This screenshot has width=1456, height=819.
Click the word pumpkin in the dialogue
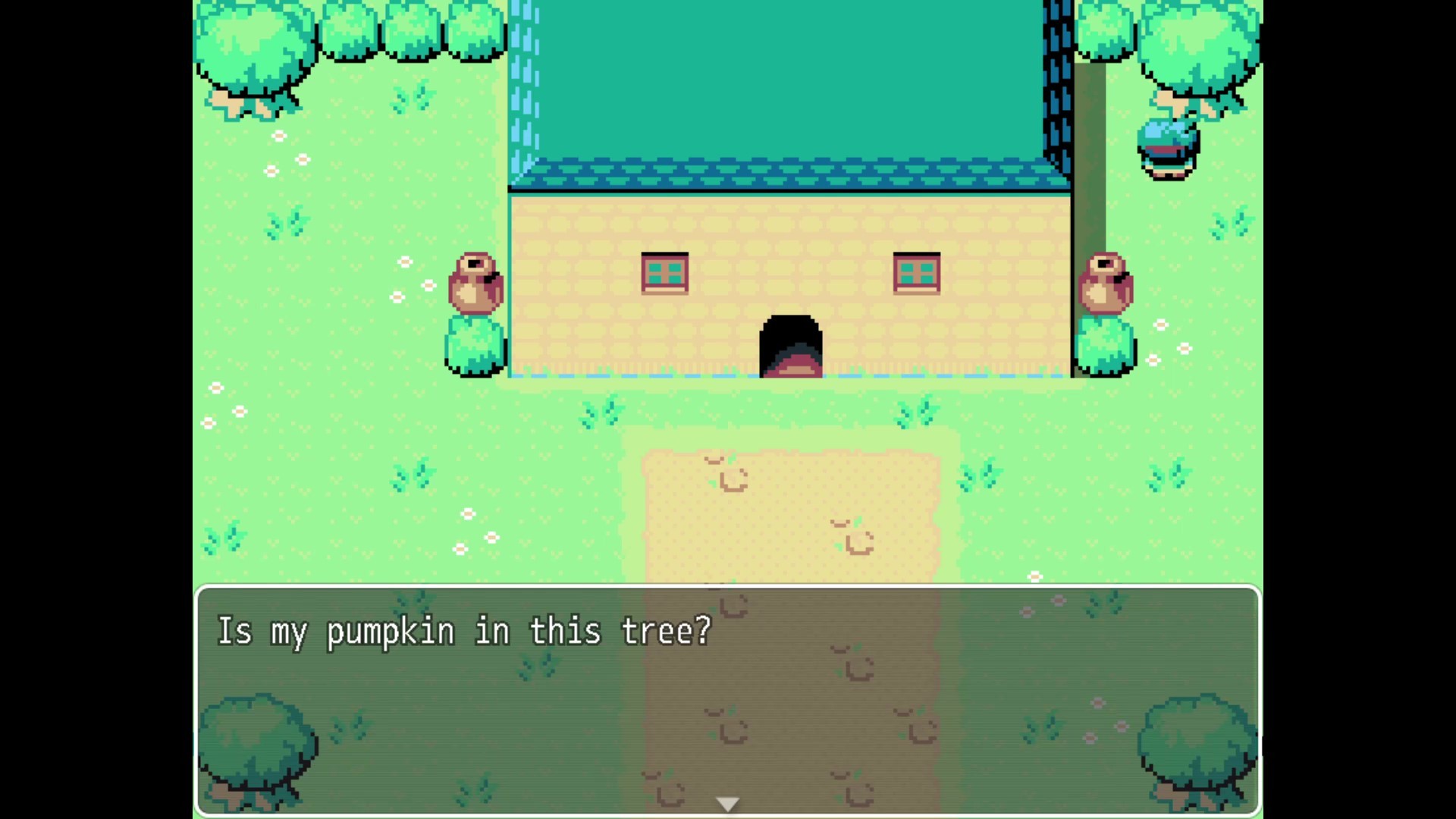[x=391, y=631]
